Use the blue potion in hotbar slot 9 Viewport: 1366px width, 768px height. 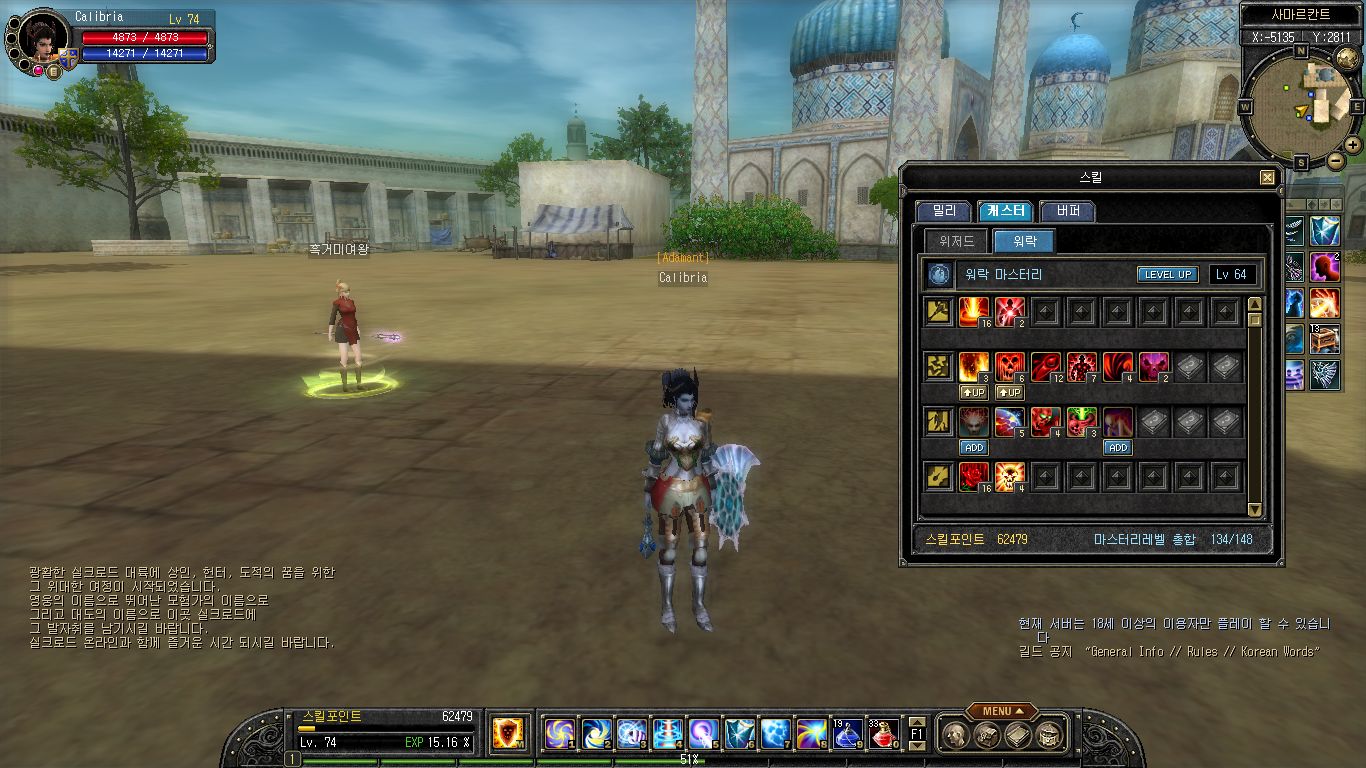pos(847,734)
